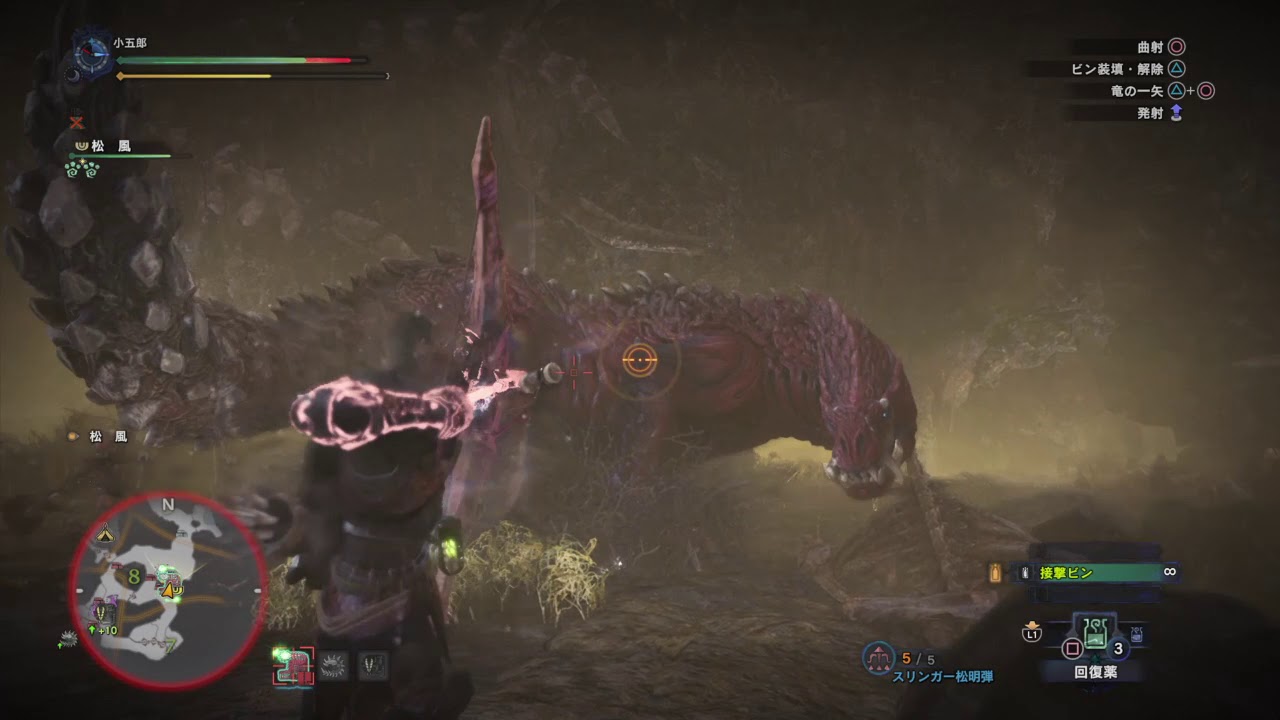Select the grey spiky monster icon
The image size is (1280, 720).
click(x=333, y=665)
